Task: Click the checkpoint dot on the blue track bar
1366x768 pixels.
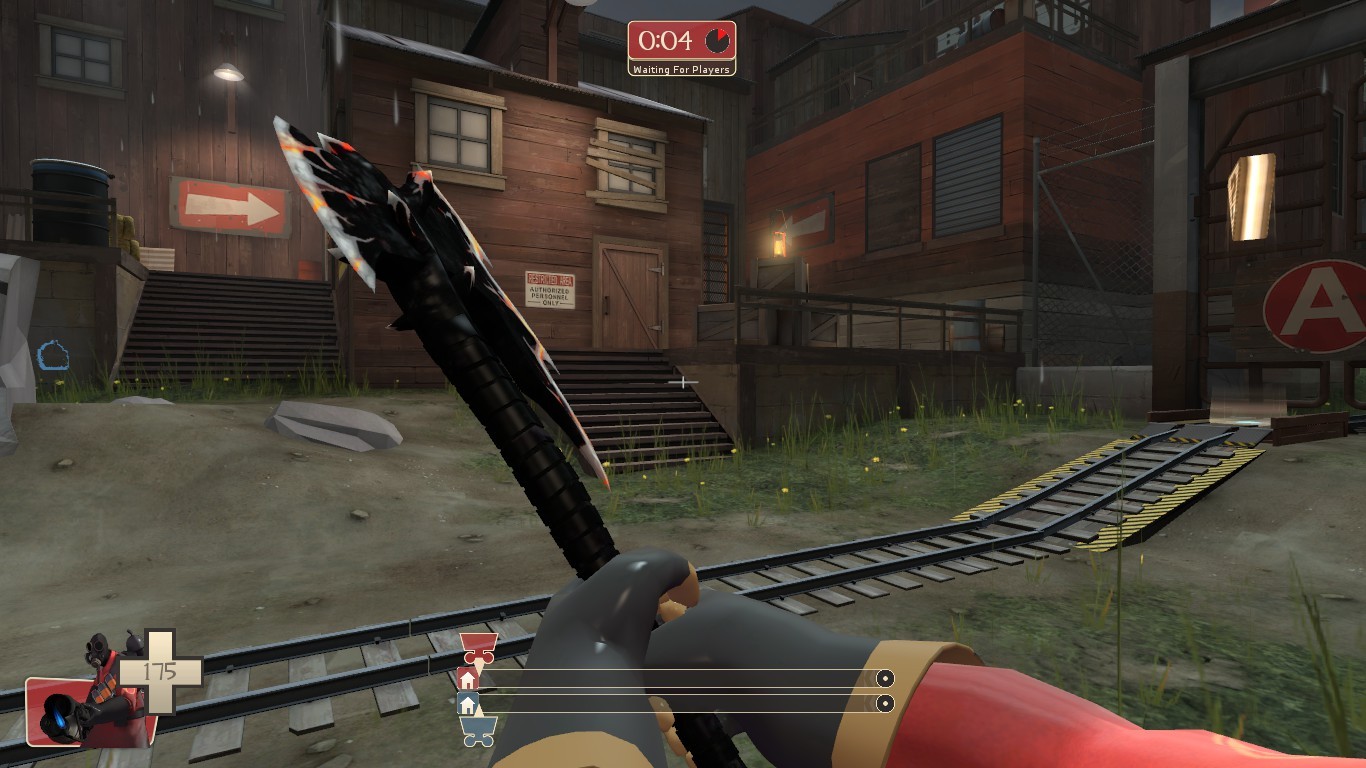Action: 885,704
